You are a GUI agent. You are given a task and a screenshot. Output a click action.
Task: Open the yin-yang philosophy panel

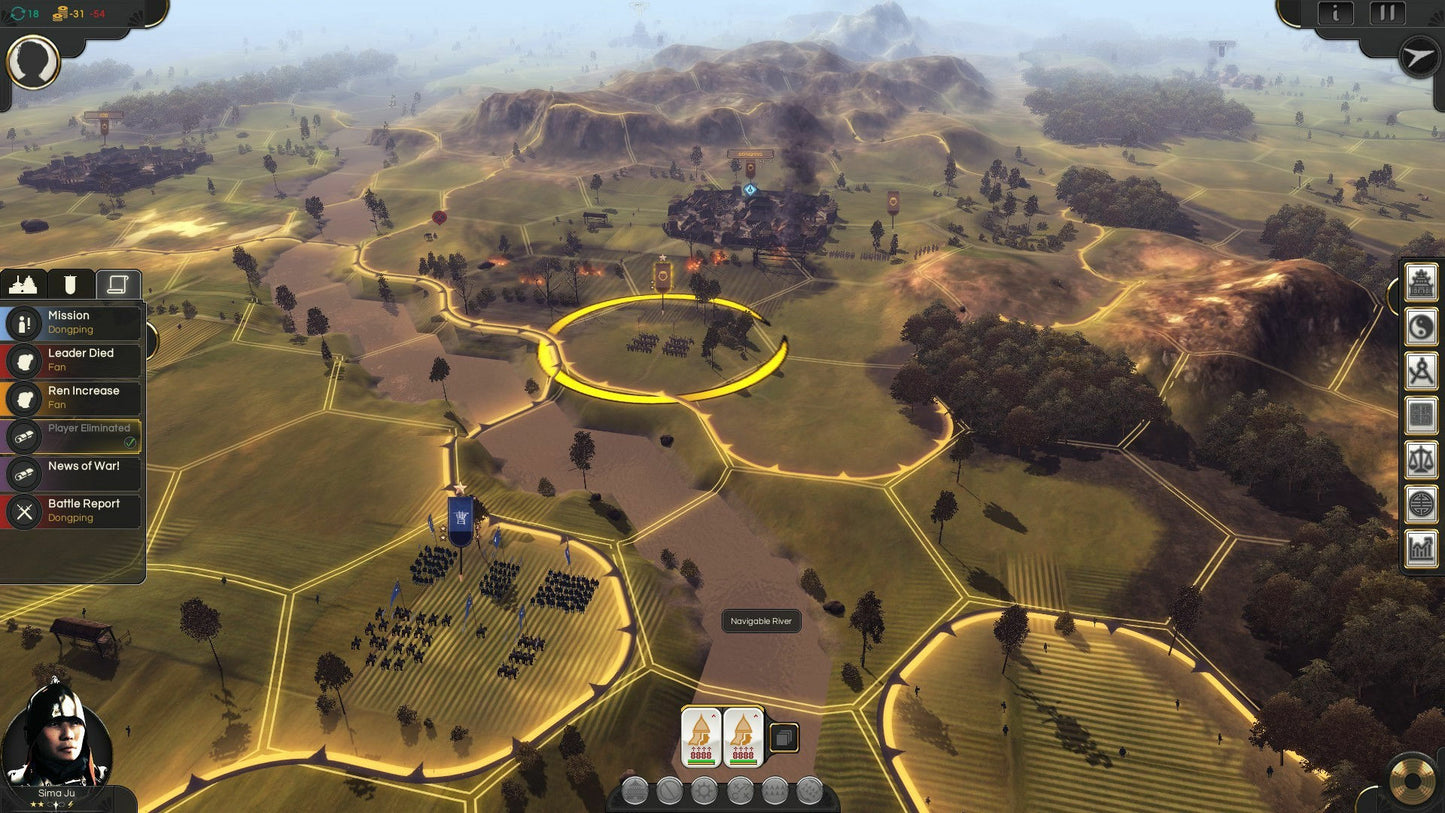(1420, 325)
